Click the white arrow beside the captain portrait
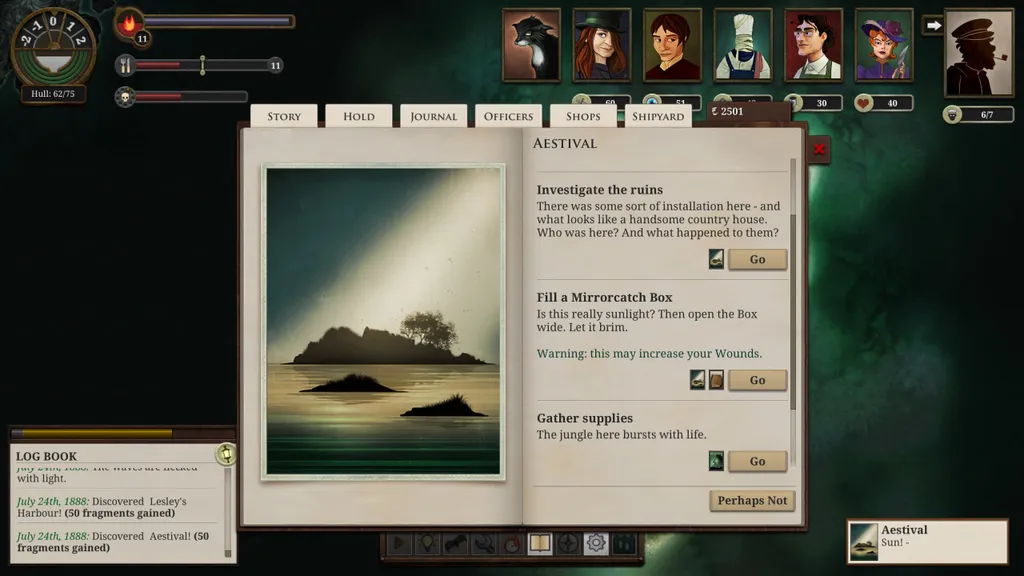1024x576 pixels. click(x=932, y=25)
